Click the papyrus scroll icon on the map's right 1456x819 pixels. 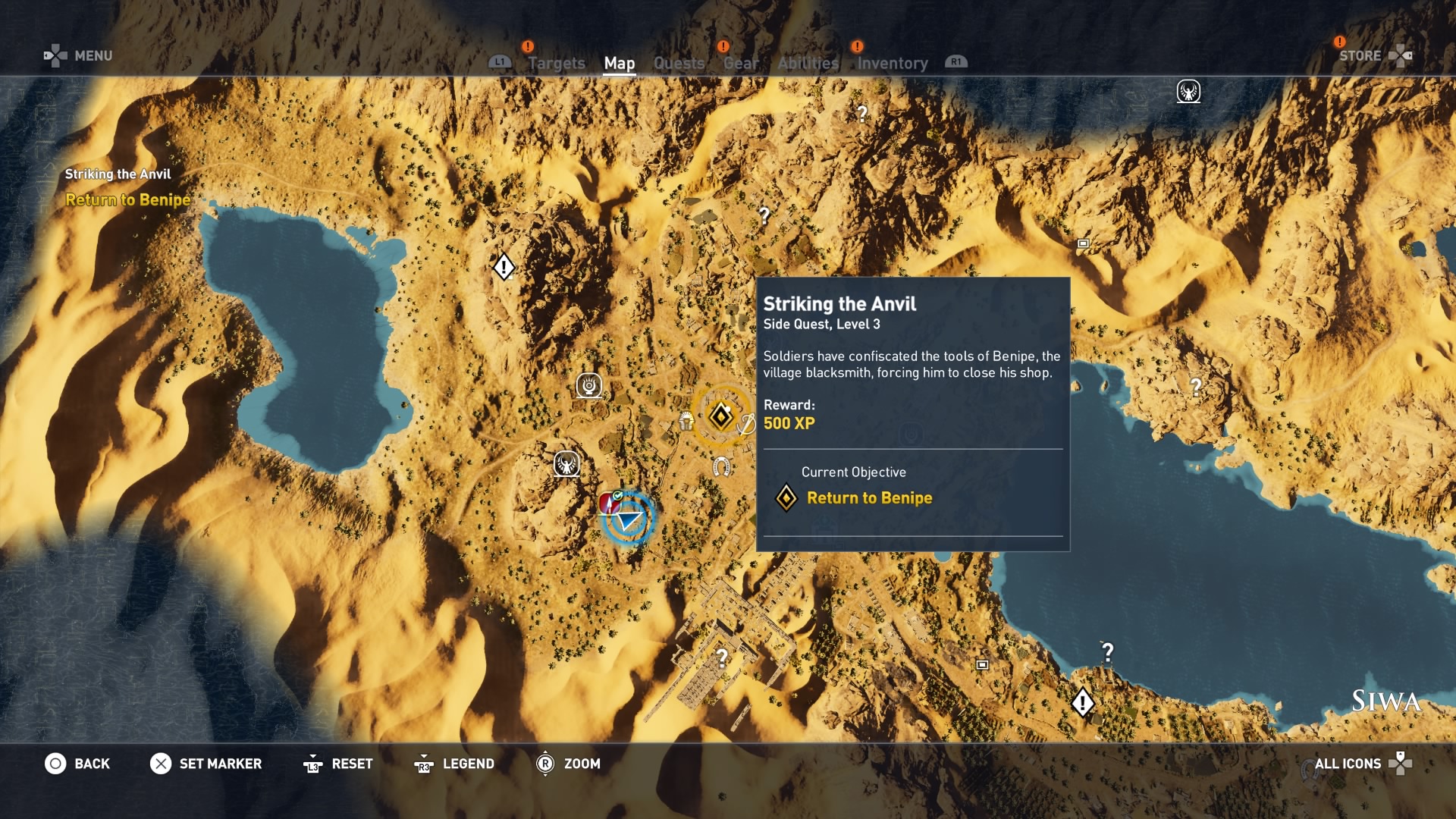1082,244
